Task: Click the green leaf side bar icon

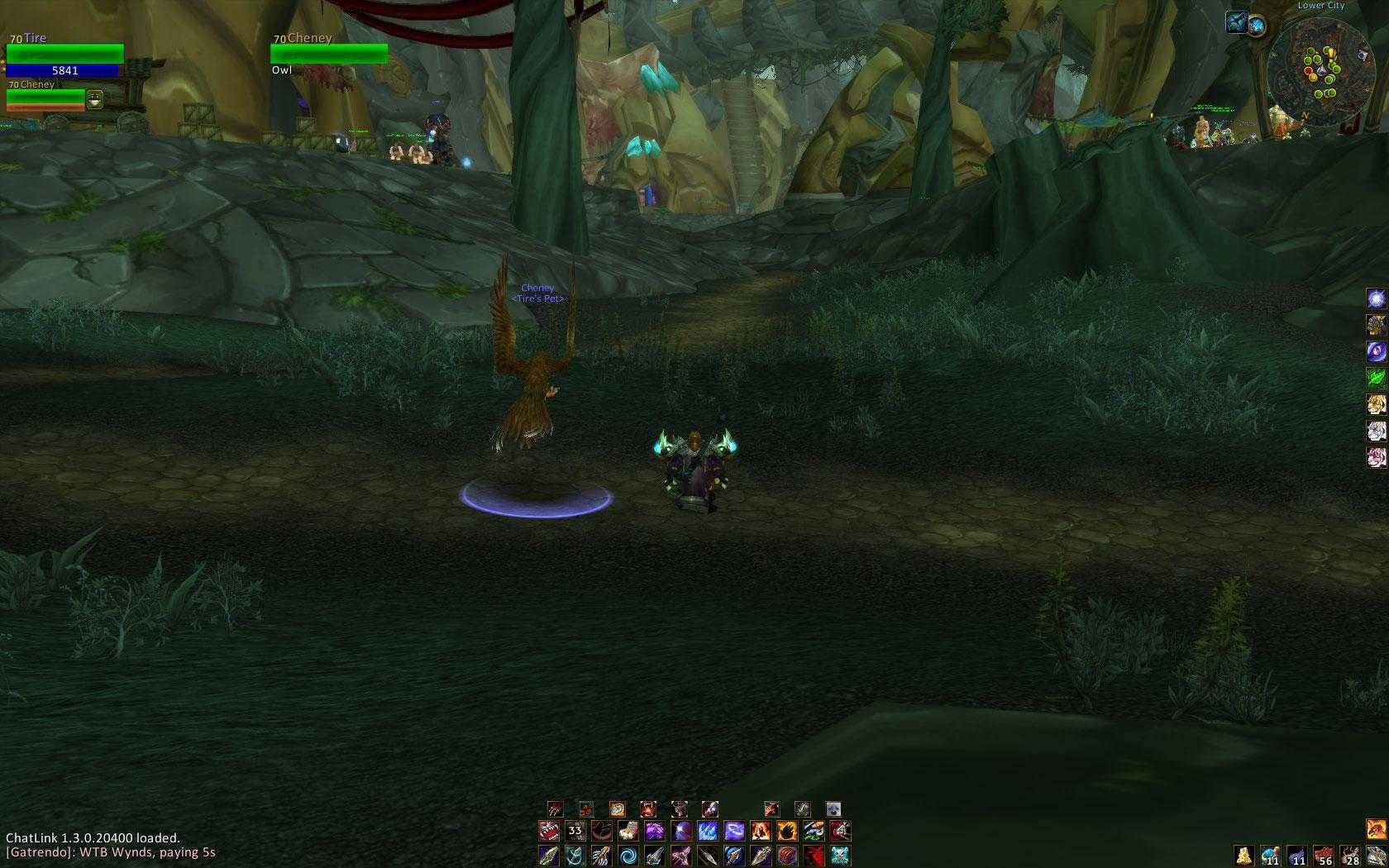Action: pyautogui.click(x=1376, y=378)
